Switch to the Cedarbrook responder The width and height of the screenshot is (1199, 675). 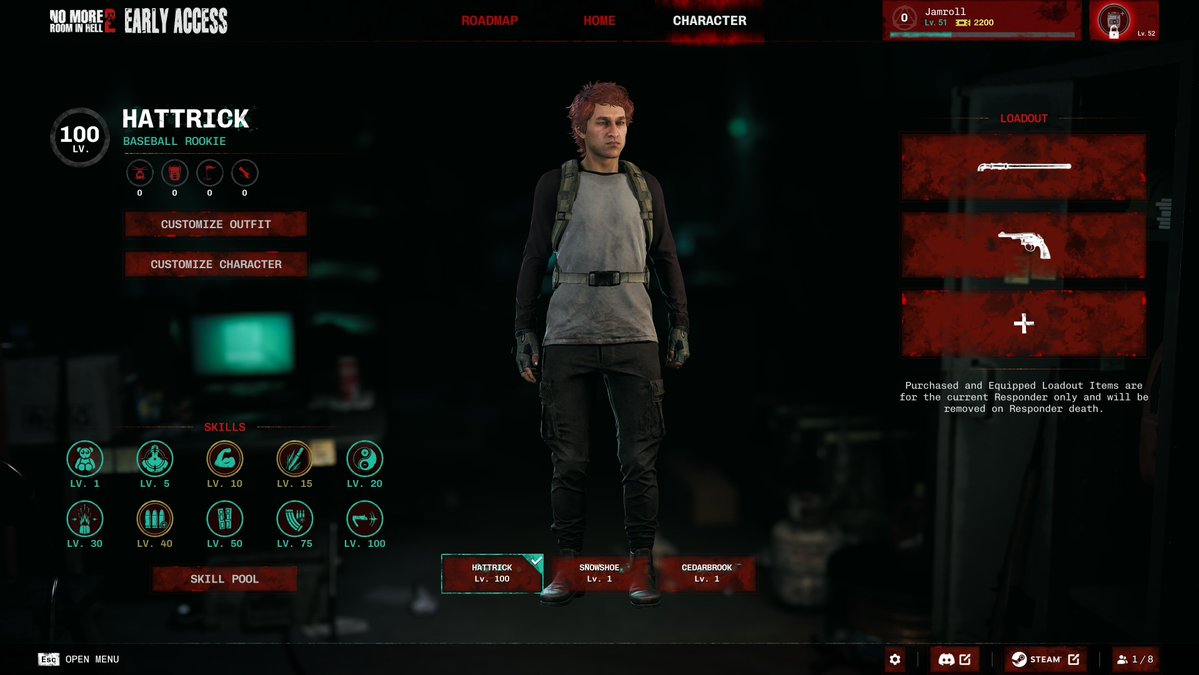point(706,573)
